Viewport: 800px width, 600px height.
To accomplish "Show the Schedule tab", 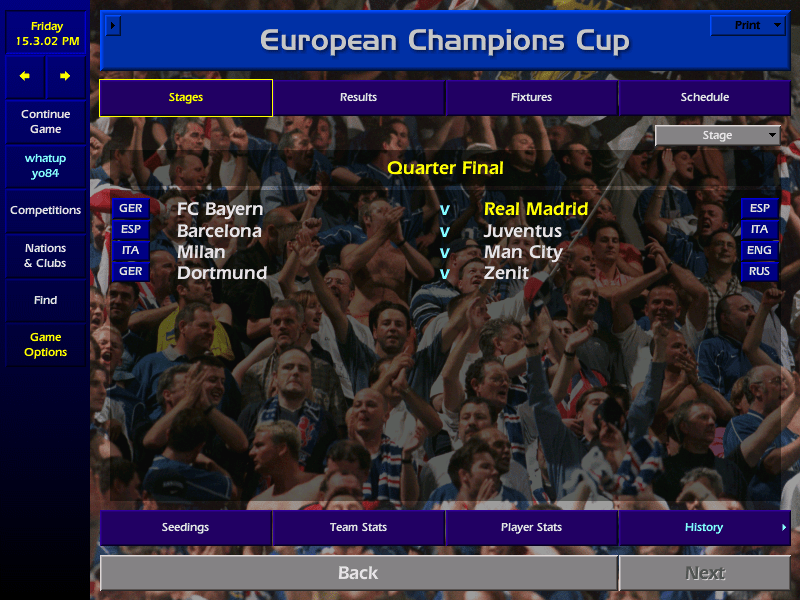I will 704,97.
